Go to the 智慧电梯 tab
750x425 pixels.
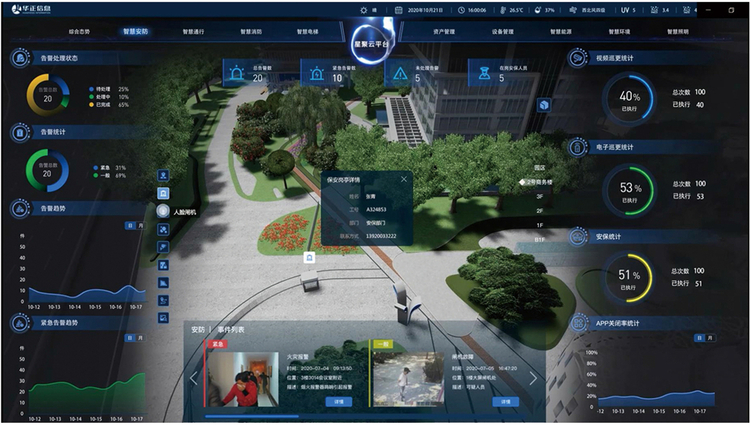[x=308, y=31]
